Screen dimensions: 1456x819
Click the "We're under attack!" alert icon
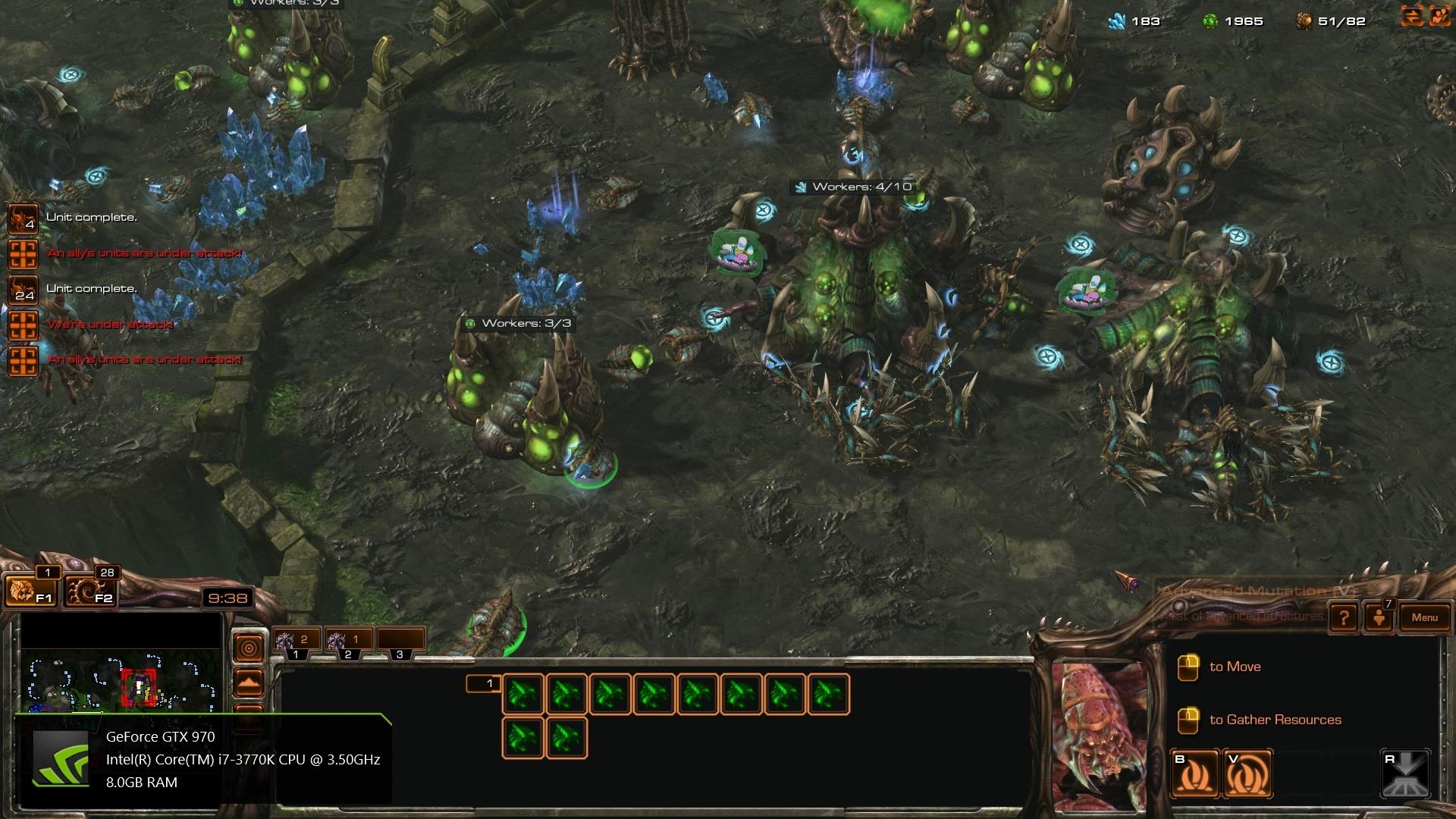[x=22, y=325]
